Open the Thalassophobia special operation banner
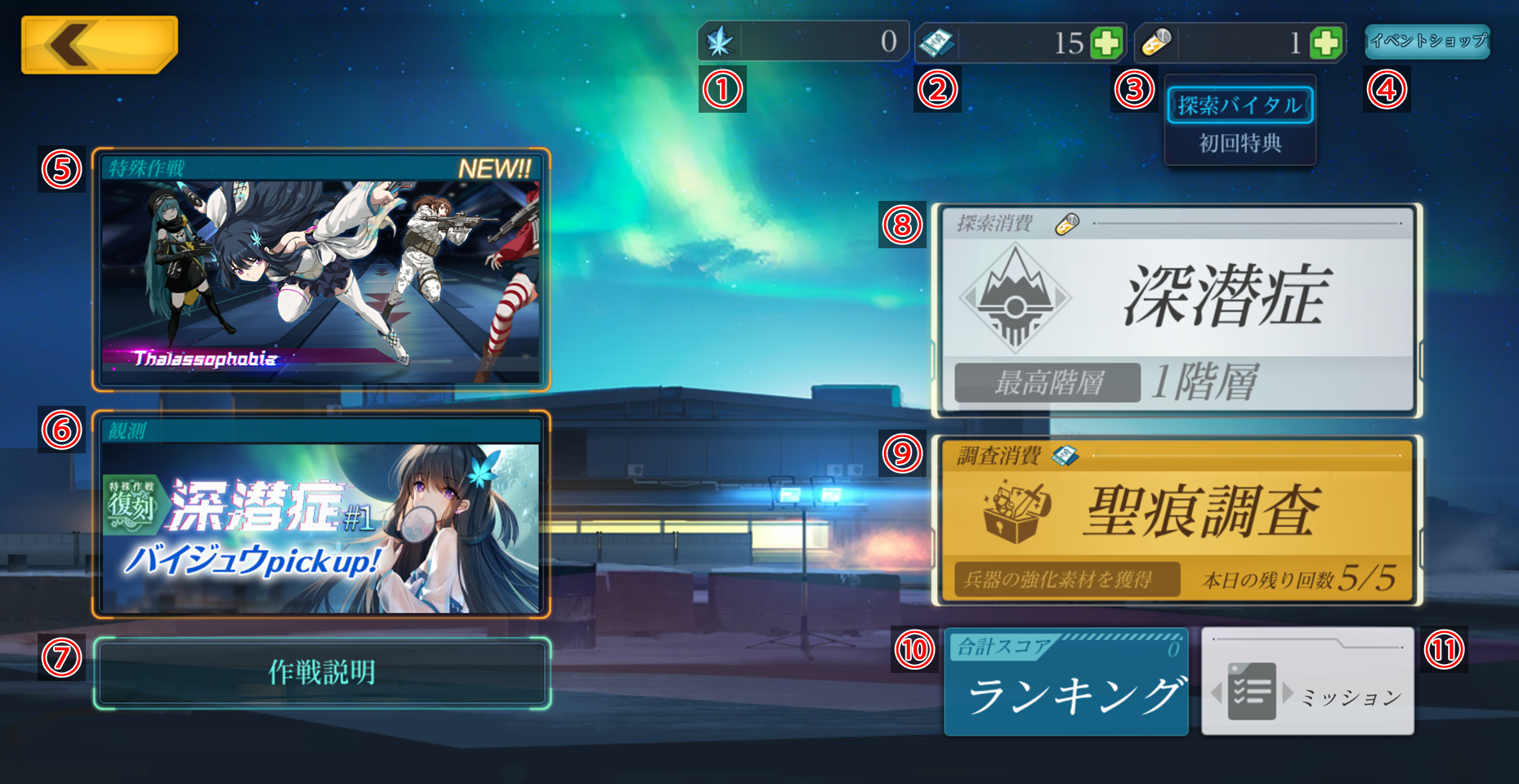 pos(320,270)
